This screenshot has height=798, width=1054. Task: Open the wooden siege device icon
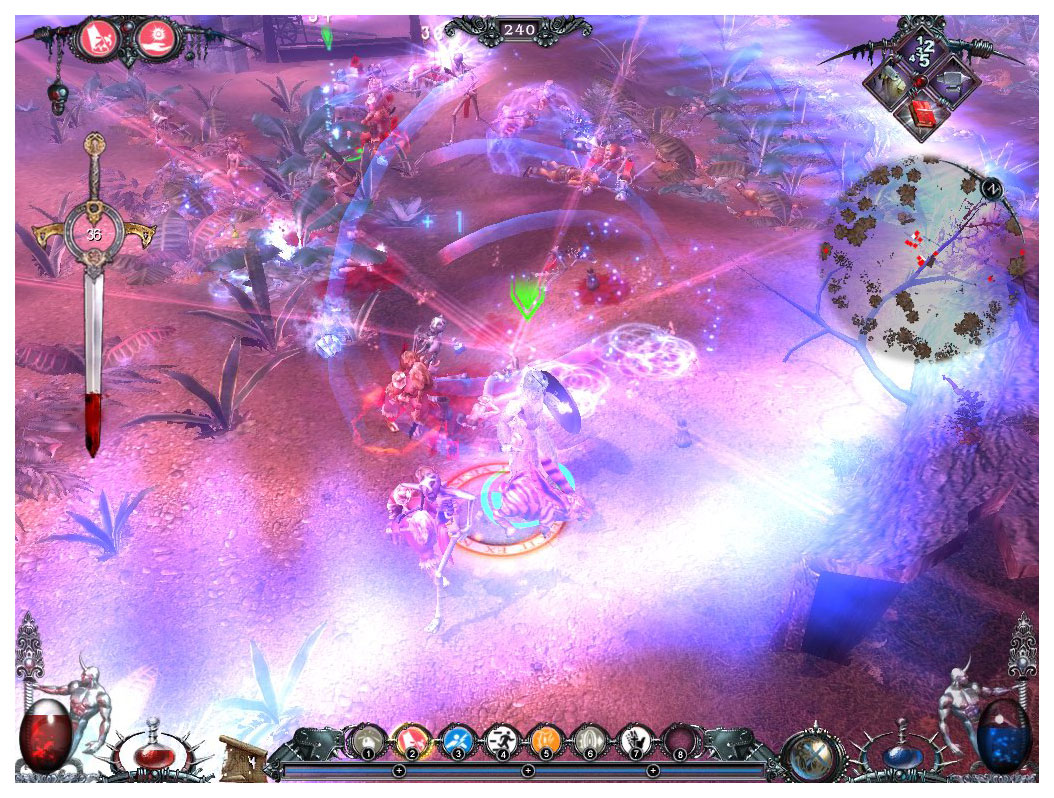click(x=240, y=755)
